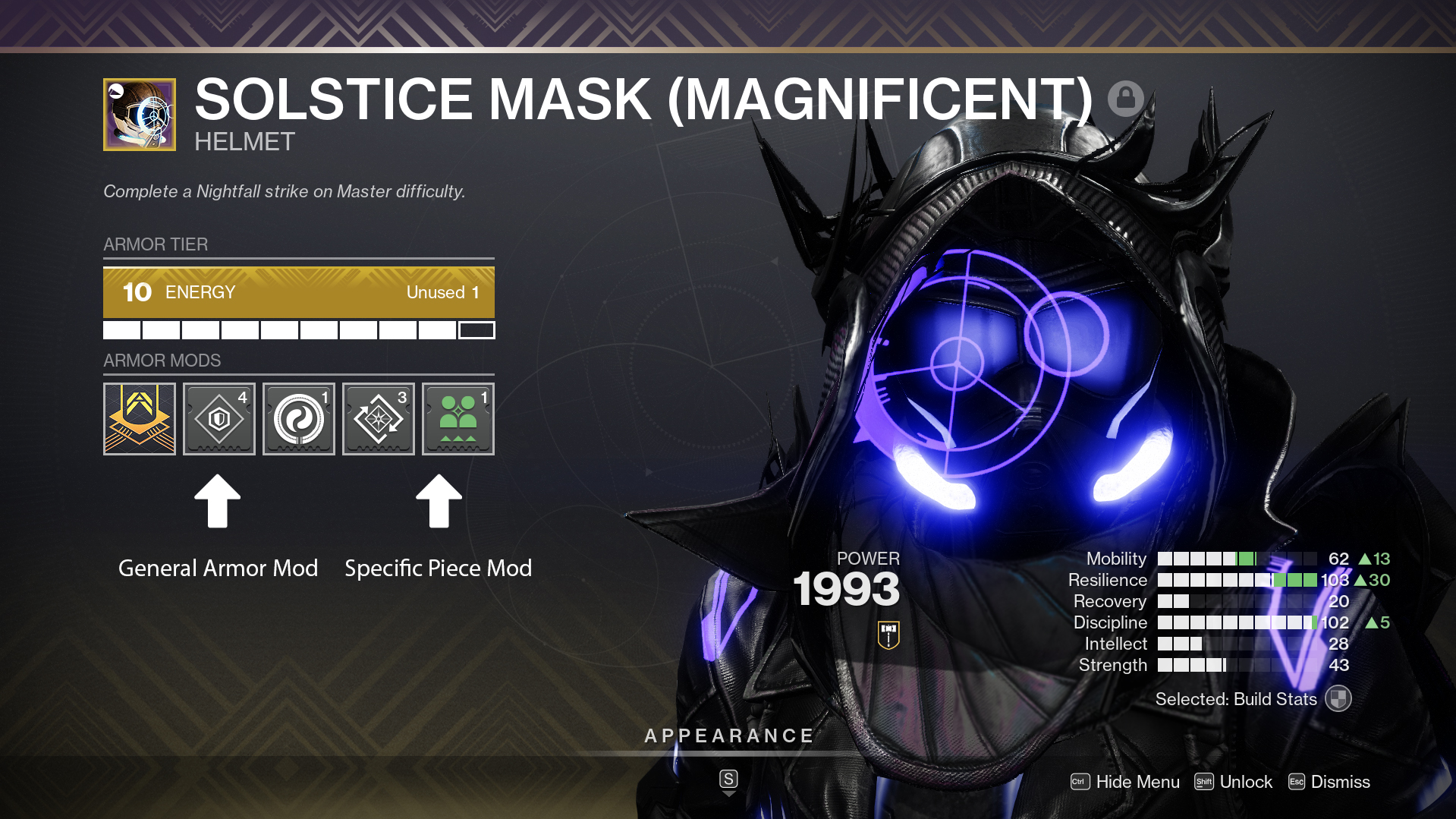Open the green fireteam raid mod slot
The height and width of the screenshot is (819, 1456).
pyautogui.click(x=458, y=419)
